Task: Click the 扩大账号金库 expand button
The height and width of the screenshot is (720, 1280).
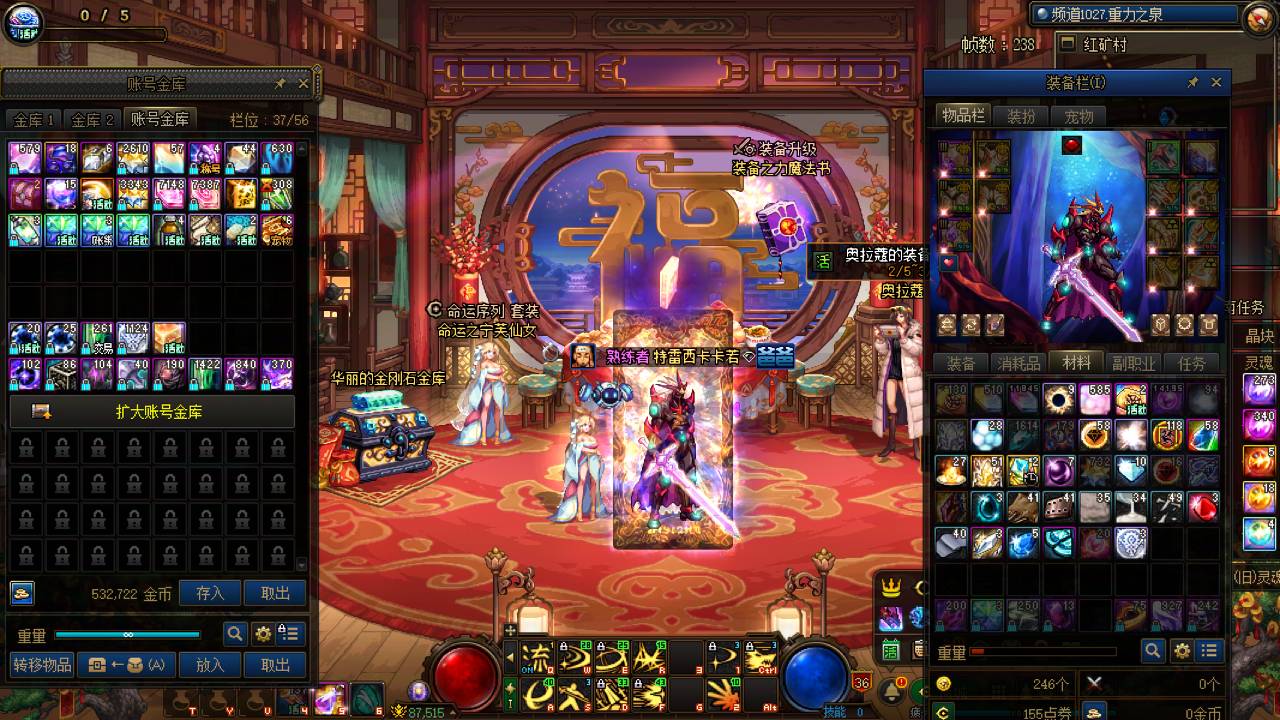Action: coord(153,411)
